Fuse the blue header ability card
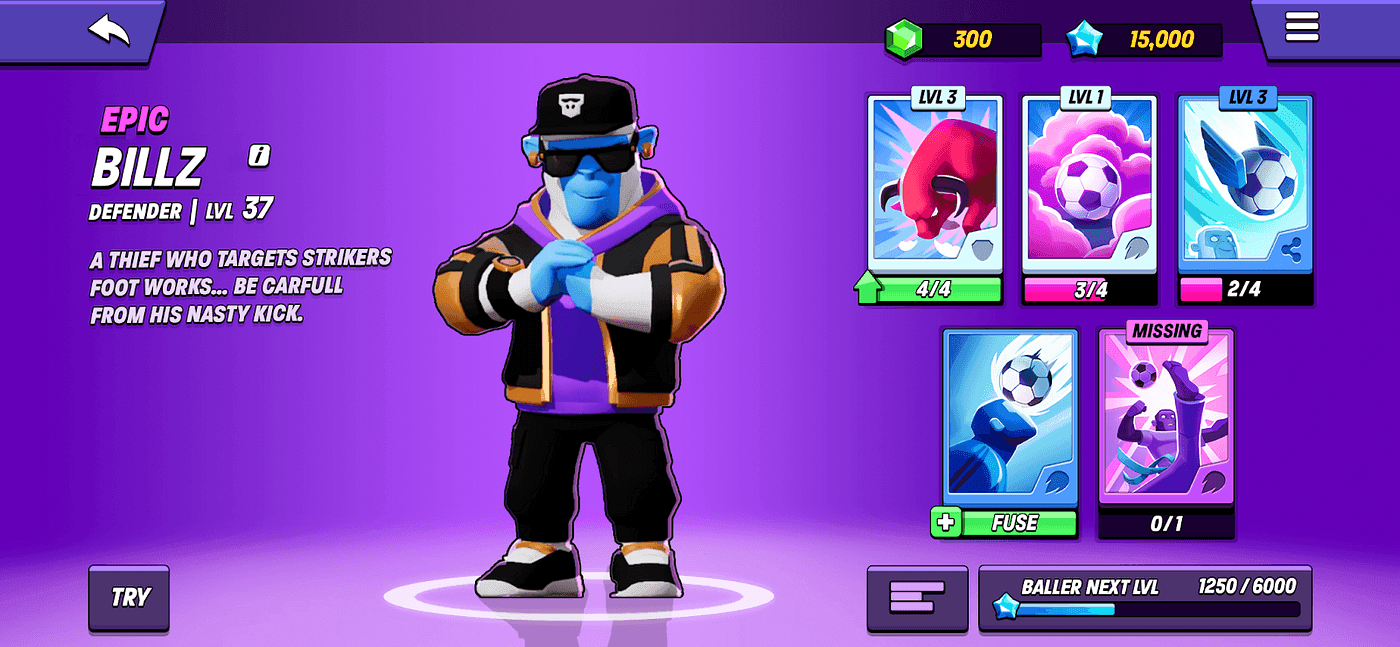 (1010, 523)
